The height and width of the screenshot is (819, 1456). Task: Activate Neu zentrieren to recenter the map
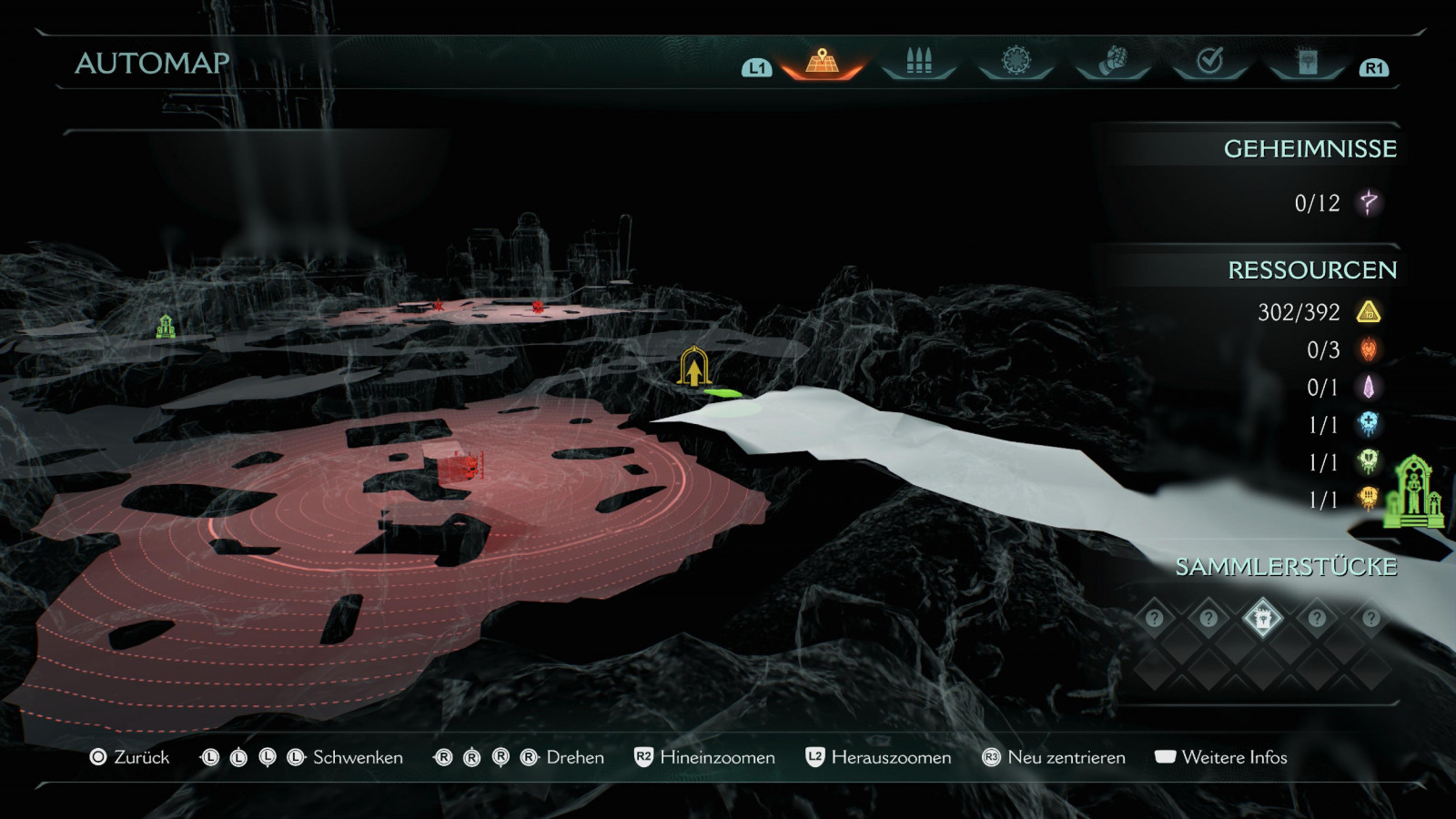tap(1054, 757)
